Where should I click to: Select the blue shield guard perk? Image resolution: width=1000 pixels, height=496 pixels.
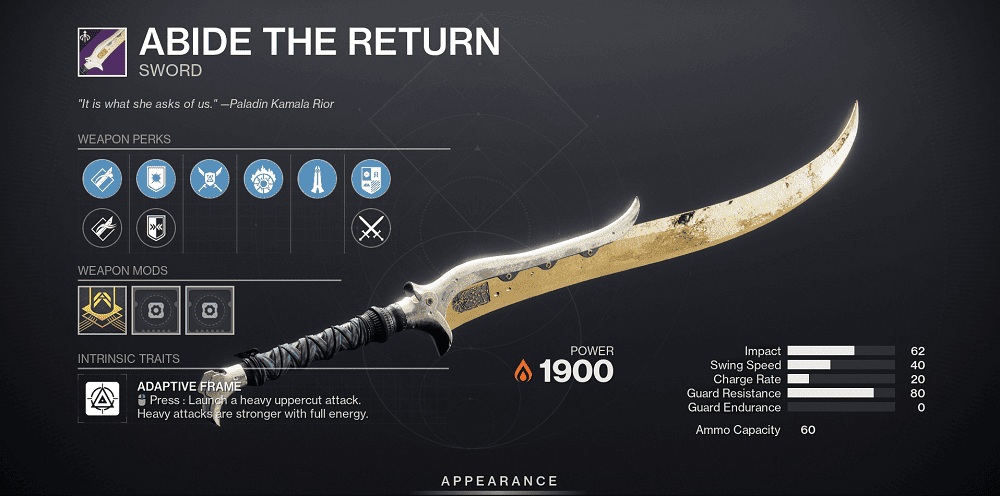pyautogui.click(x=155, y=181)
